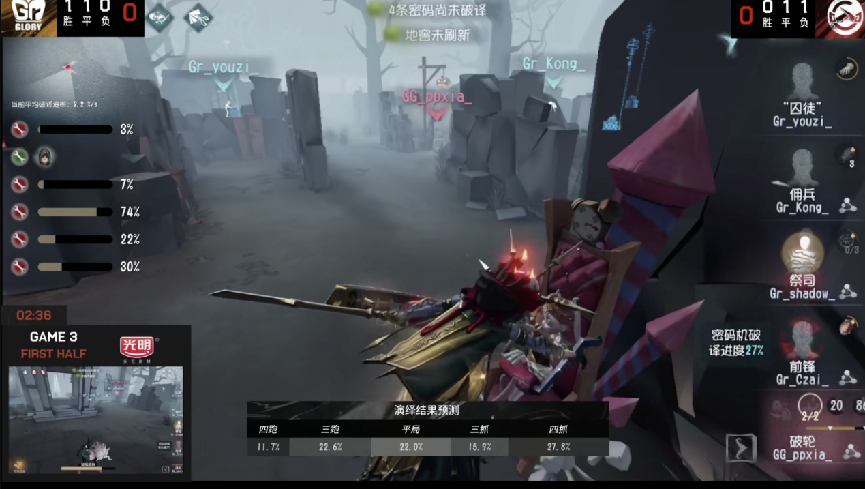Select the 74% cipher machine row
Image resolution: width=865 pixels, height=489 pixels.
pos(75,212)
